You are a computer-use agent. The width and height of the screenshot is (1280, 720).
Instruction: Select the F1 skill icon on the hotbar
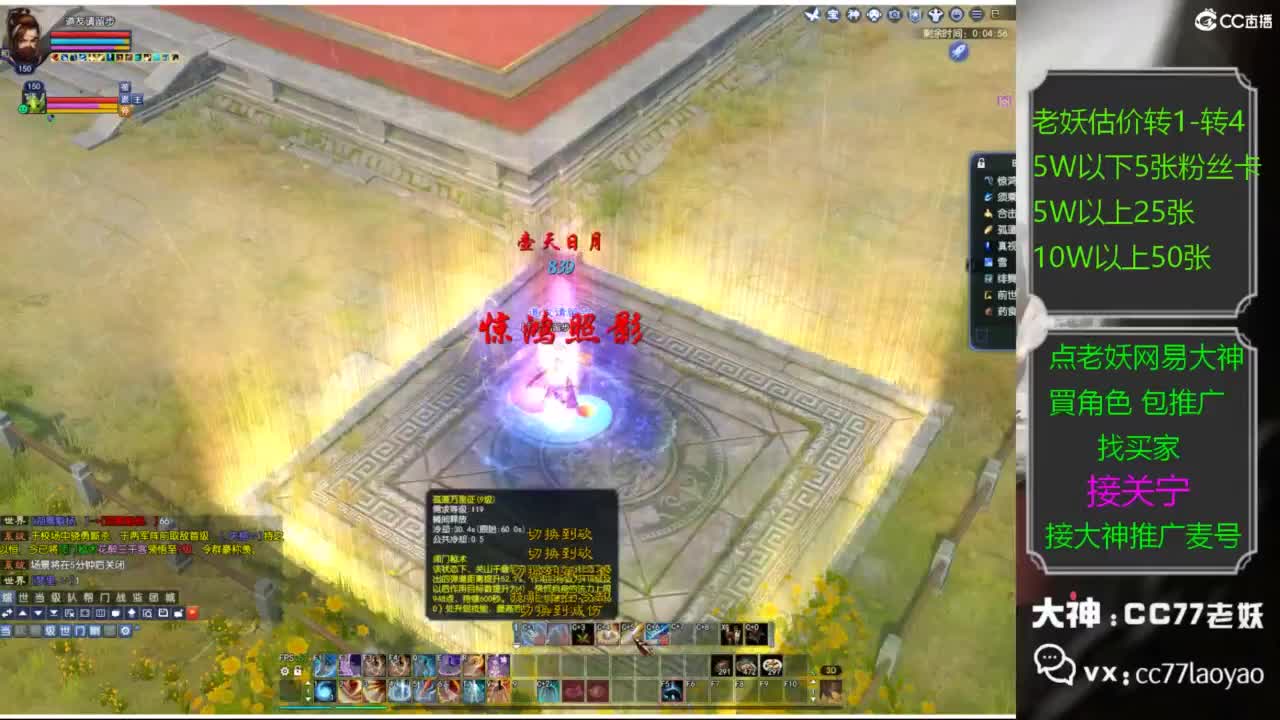click(324, 666)
